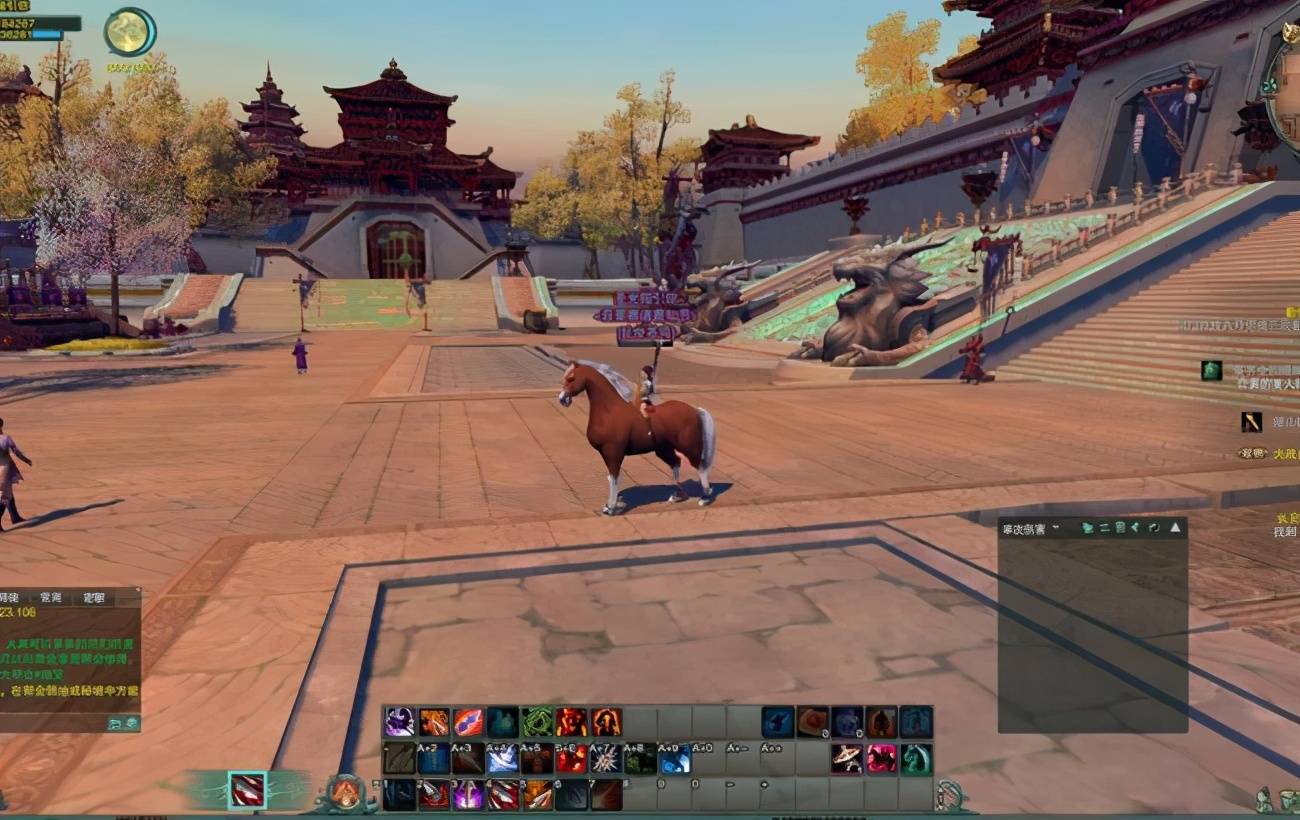
Task: Click the golden staff quest tracker icon
Action: (1251, 422)
